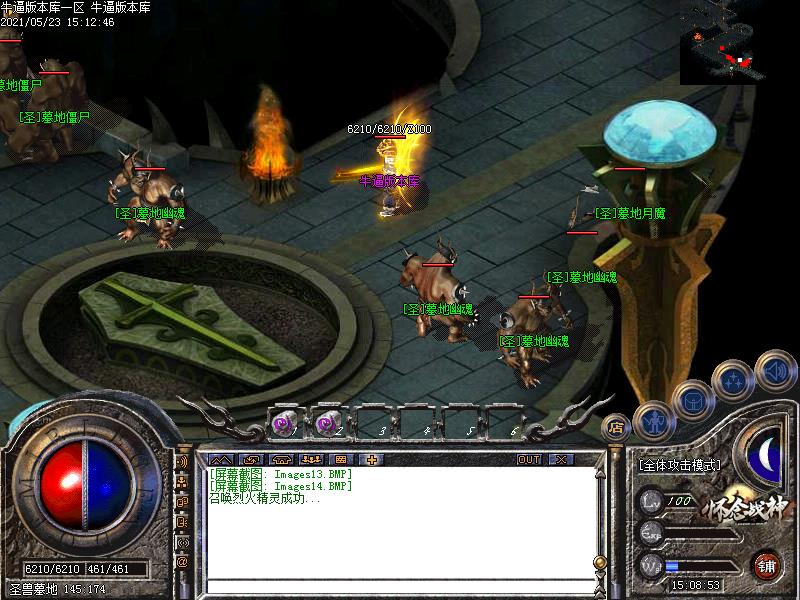The height and width of the screenshot is (600, 800).
Task: Use the purple scroll in belt slot 1
Action: [x=284, y=424]
